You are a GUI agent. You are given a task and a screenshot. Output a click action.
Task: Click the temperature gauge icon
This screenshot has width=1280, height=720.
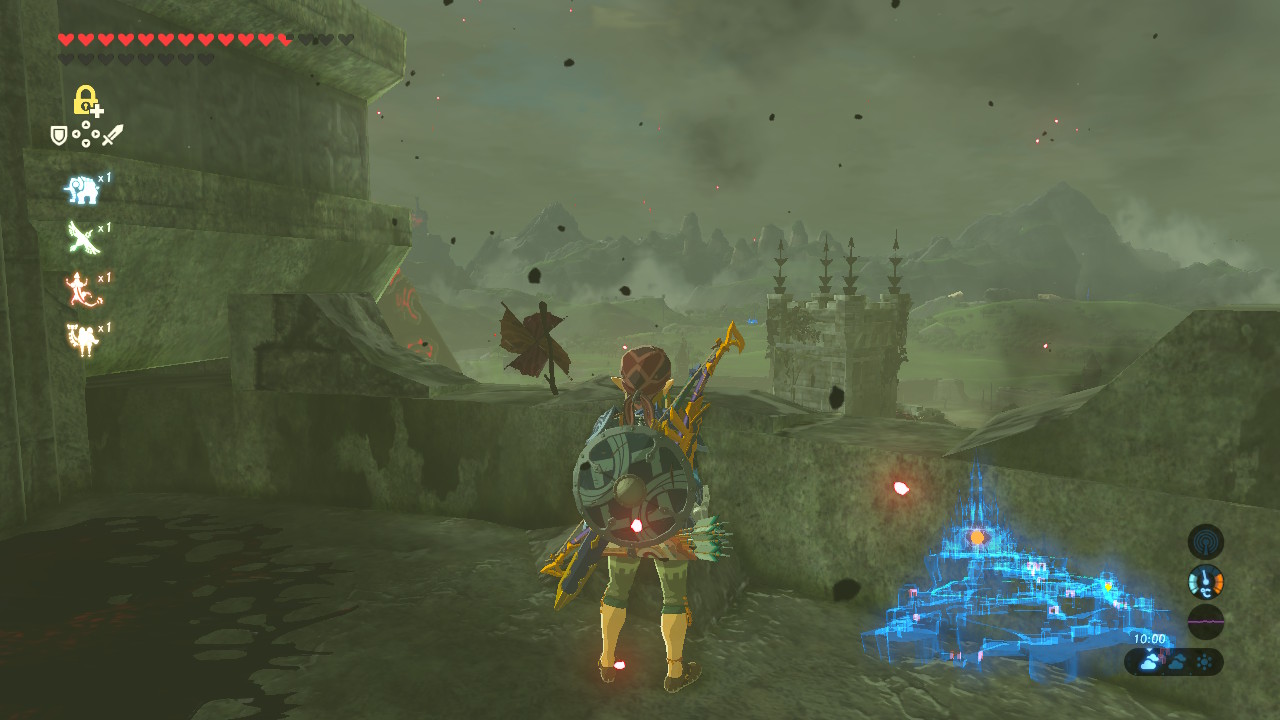[x=1205, y=582]
